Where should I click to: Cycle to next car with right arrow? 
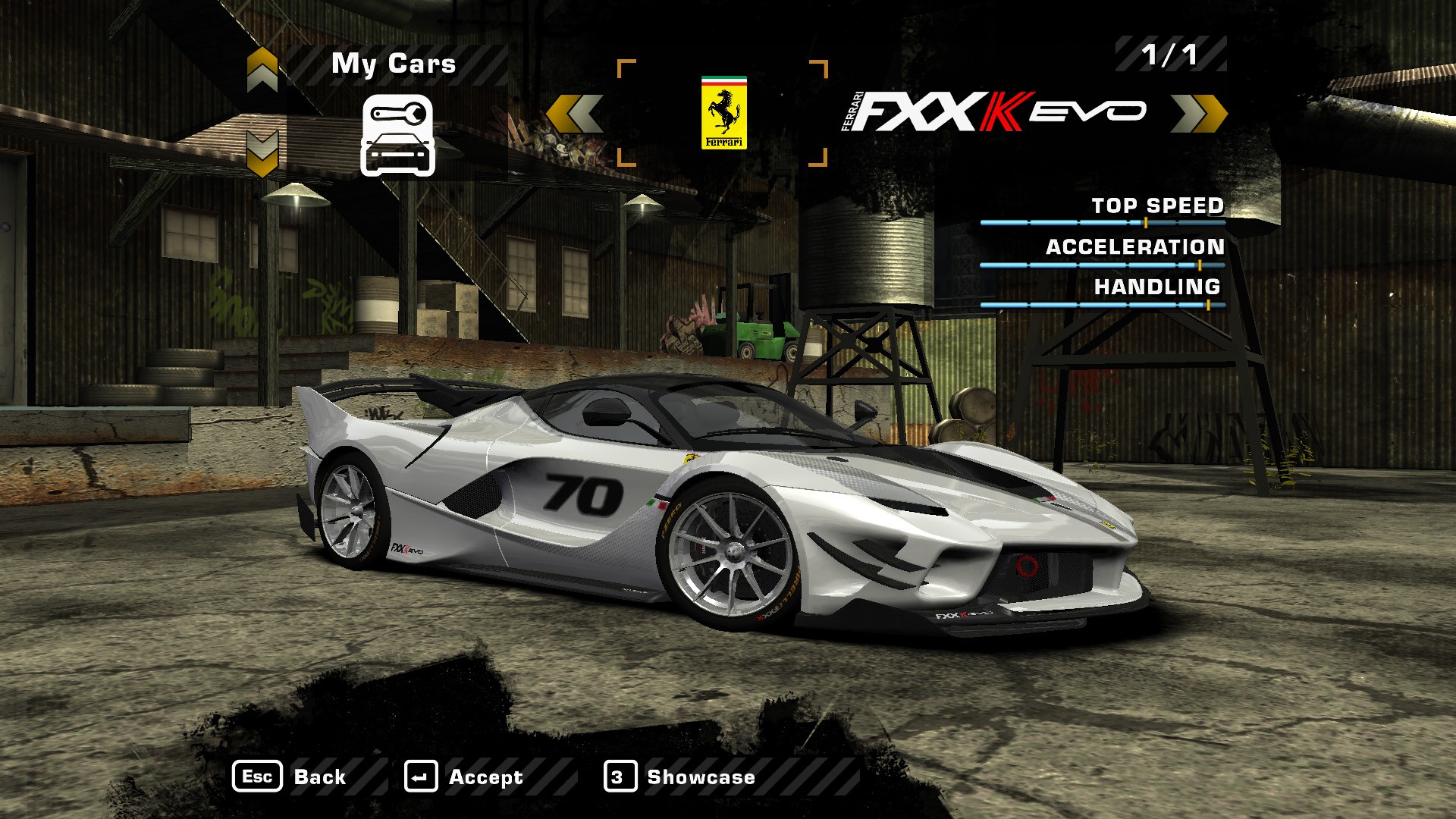coord(1198,114)
